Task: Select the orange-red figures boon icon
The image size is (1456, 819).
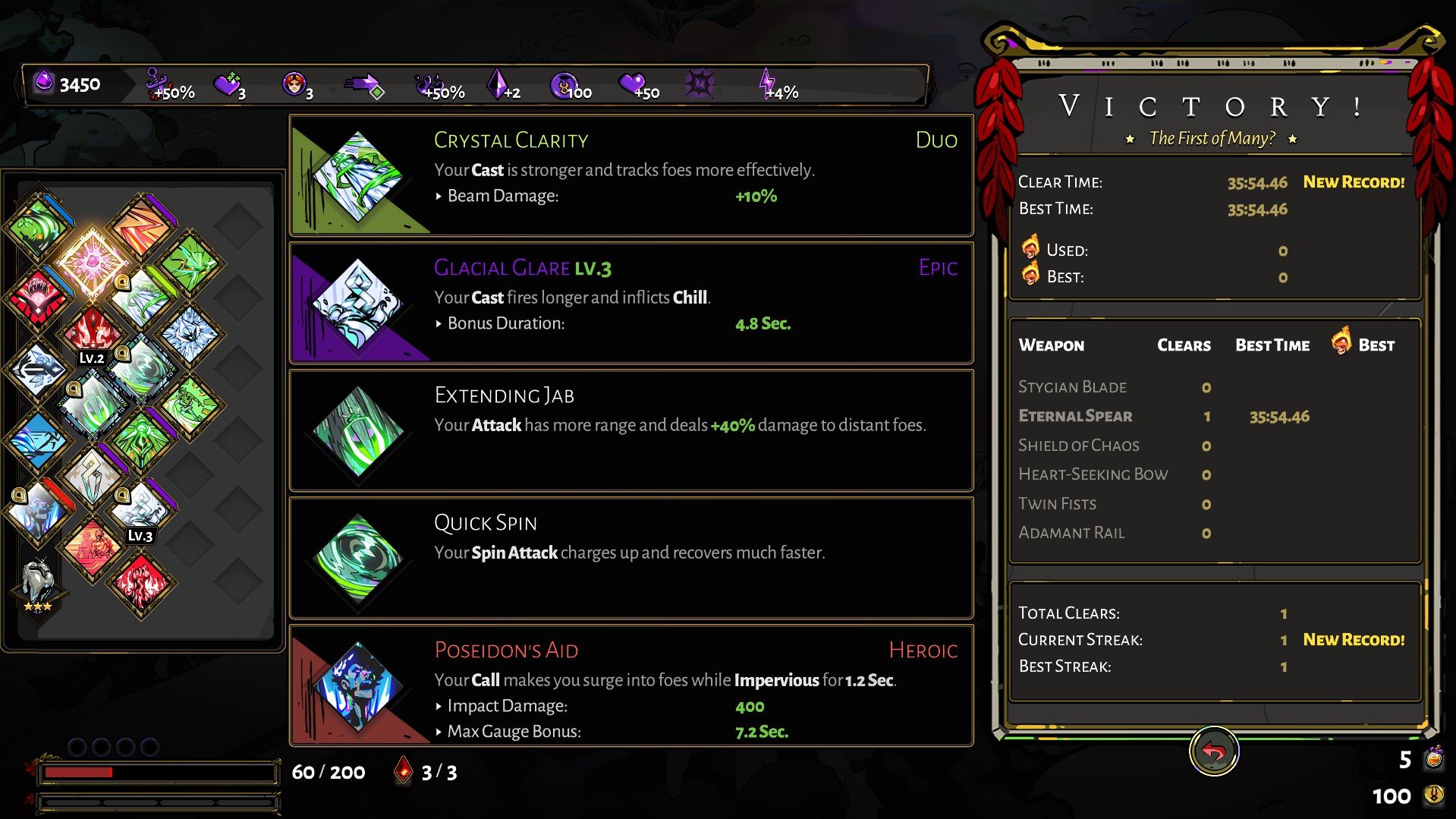Action: pos(92,546)
